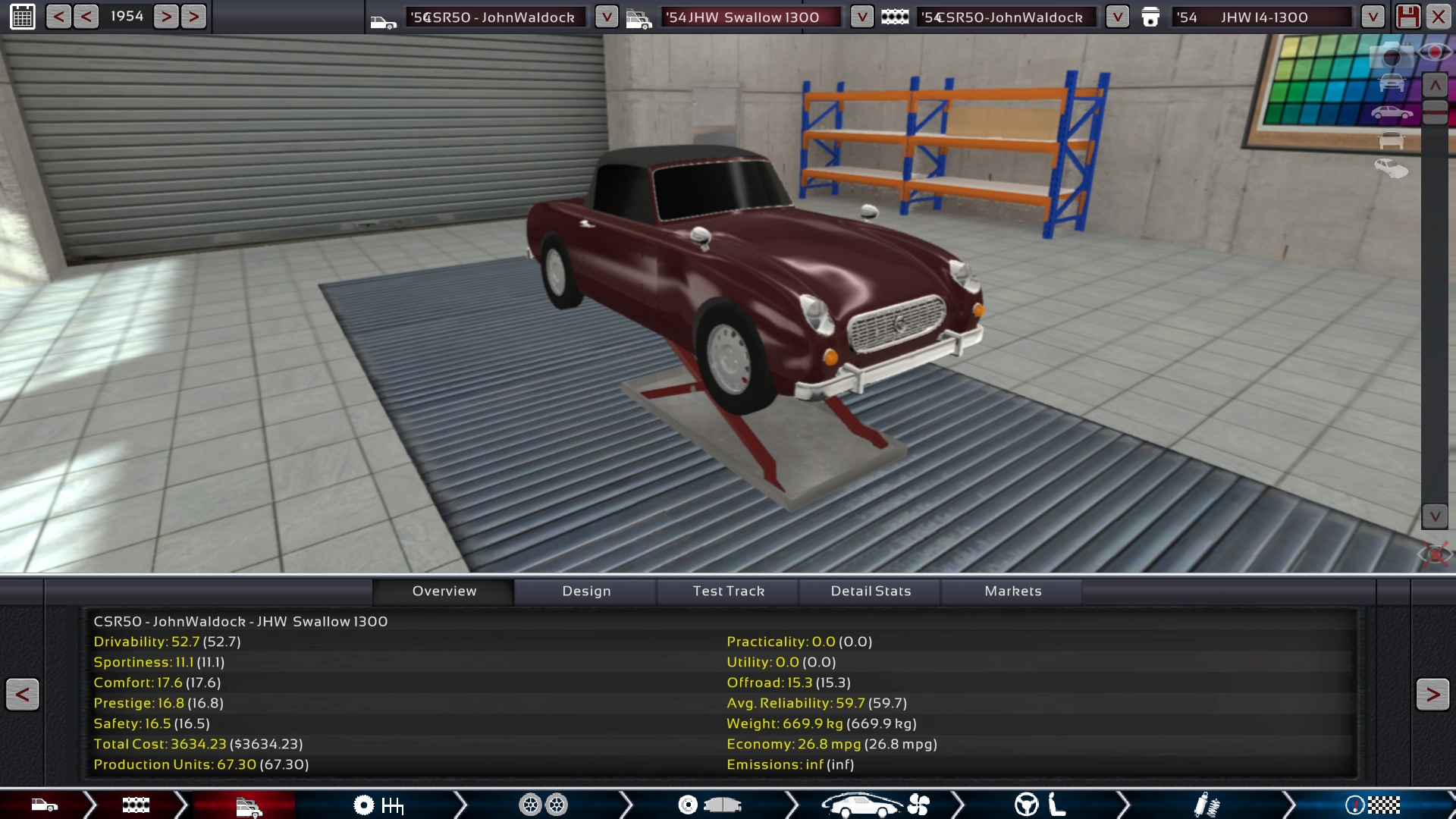
Task: View the Markets tab
Action: pyautogui.click(x=1013, y=591)
